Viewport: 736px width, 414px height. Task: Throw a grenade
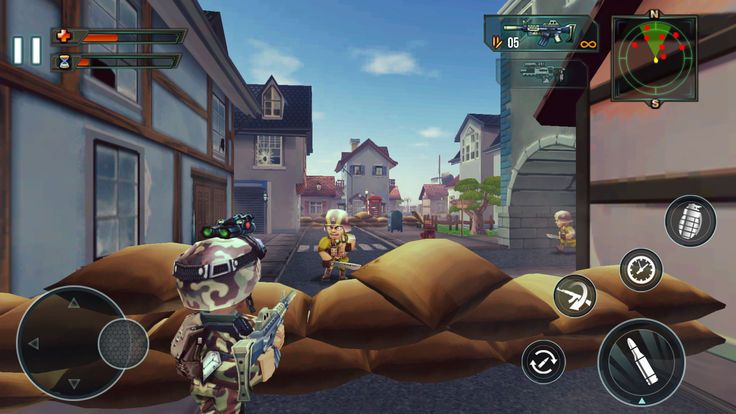pos(690,221)
